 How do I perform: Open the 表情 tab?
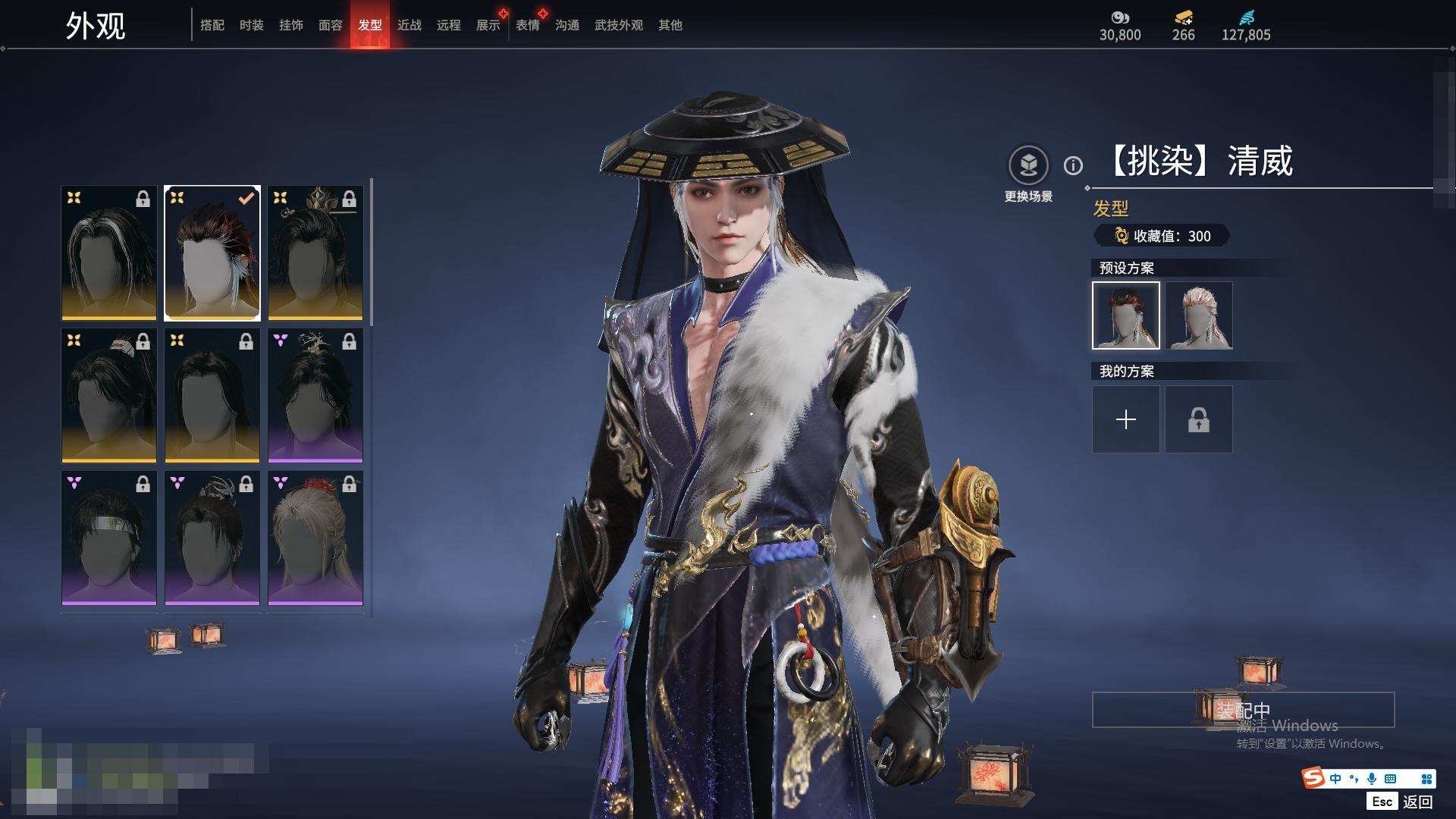527,25
